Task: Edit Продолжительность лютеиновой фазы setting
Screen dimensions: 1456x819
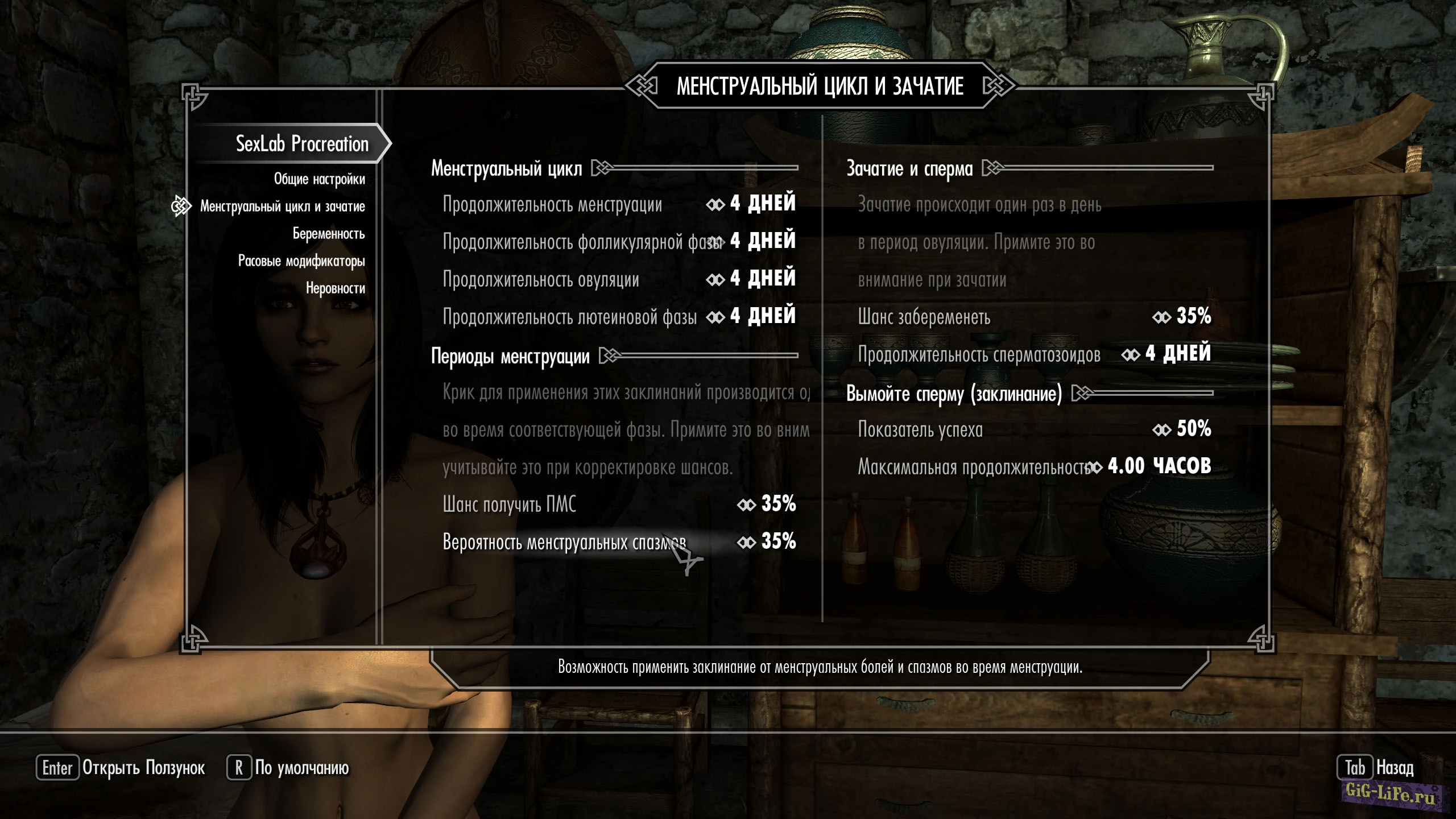Action: 619,317
